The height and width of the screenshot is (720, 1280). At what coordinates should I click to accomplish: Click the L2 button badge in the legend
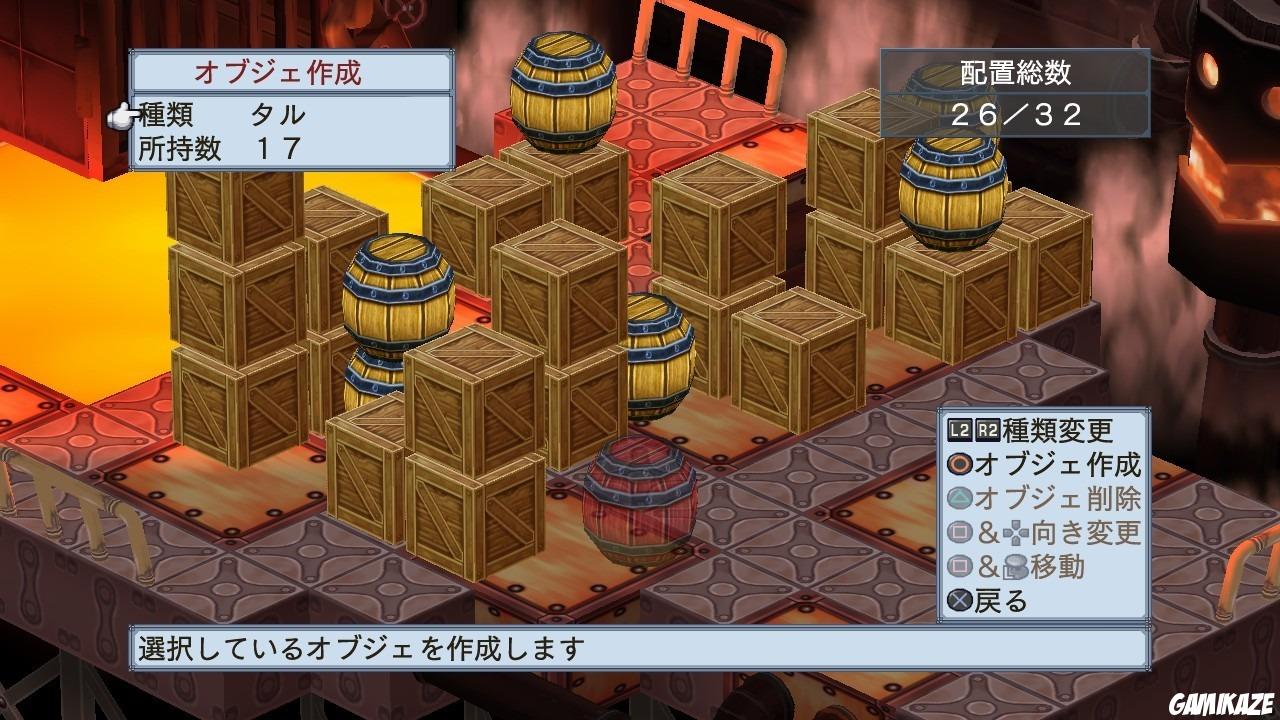(958, 427)
